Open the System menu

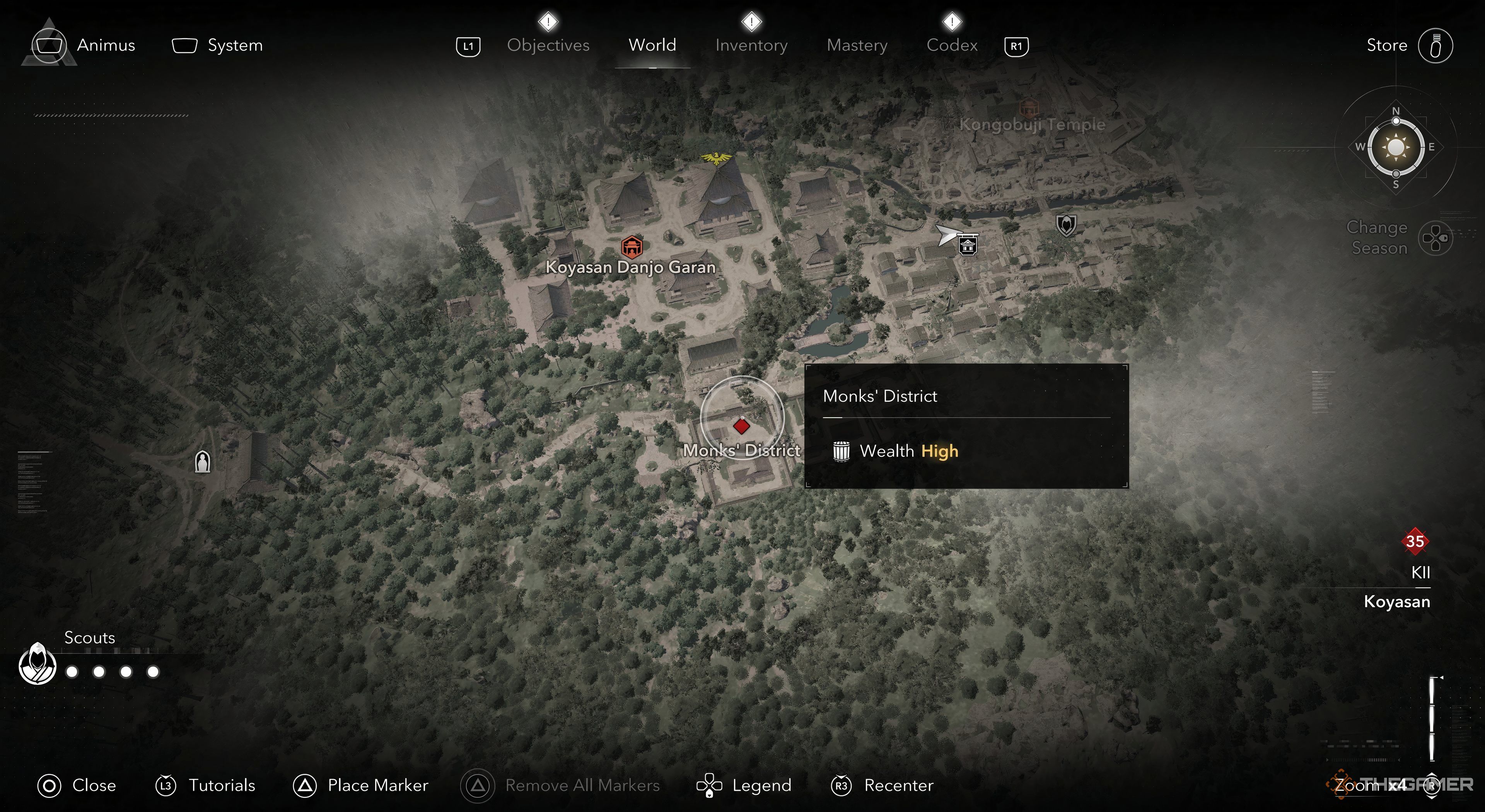tap(218, 46)
